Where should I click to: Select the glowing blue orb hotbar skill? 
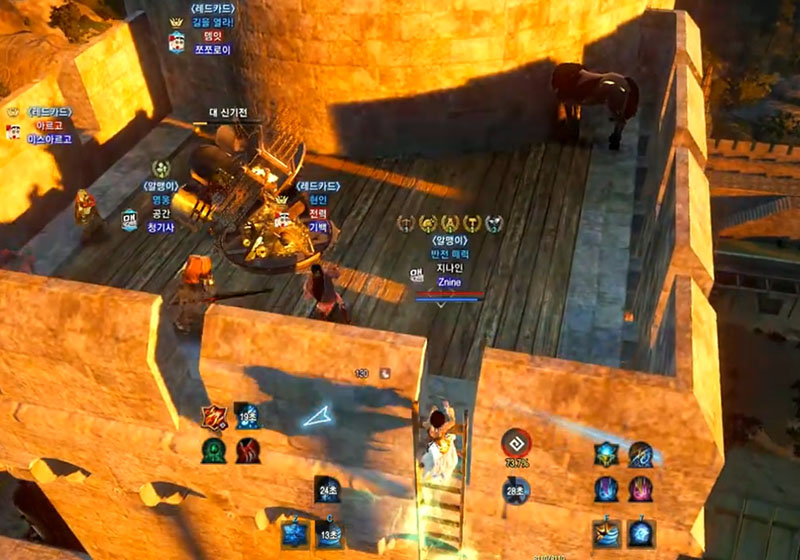tap(641, 532)
